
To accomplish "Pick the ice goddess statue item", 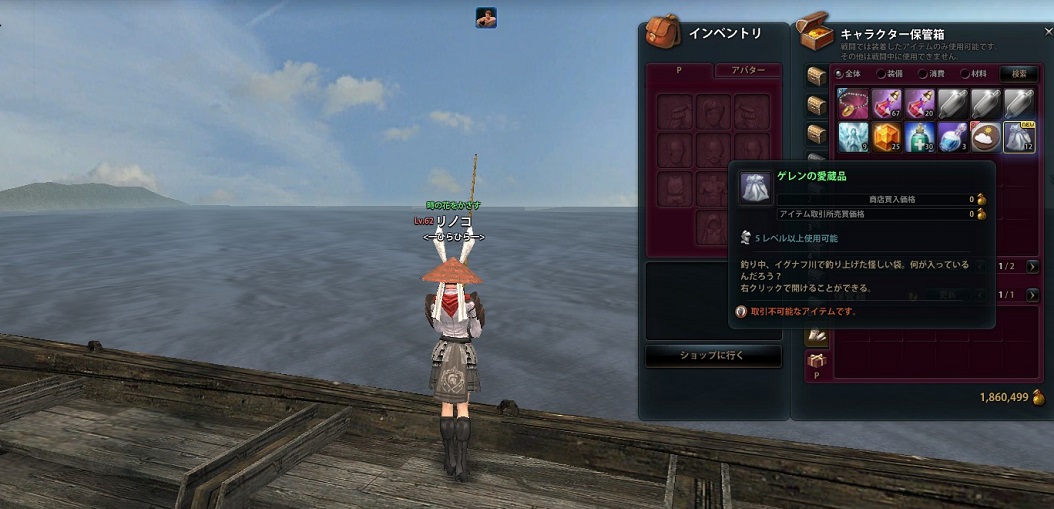I will point(852,137).
